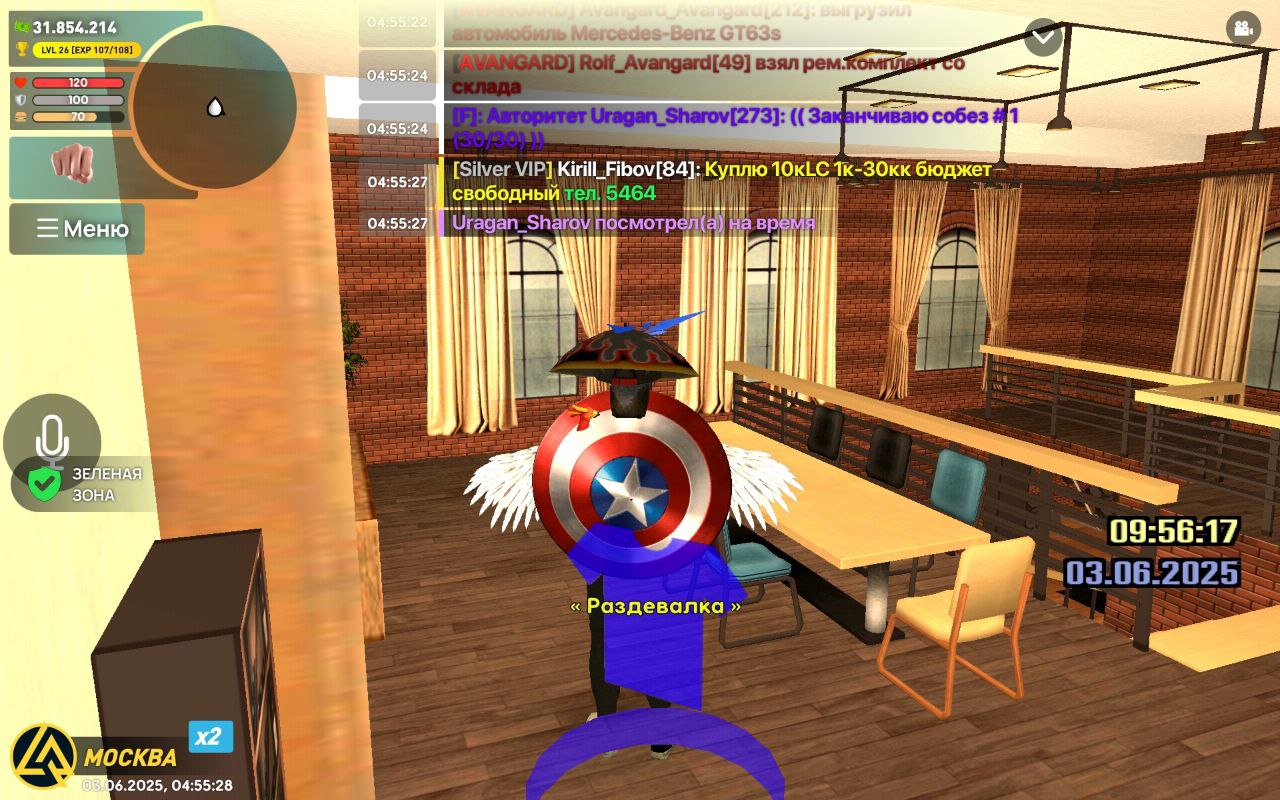Toggle the x2 multiplier badge

tap(211, 736)
